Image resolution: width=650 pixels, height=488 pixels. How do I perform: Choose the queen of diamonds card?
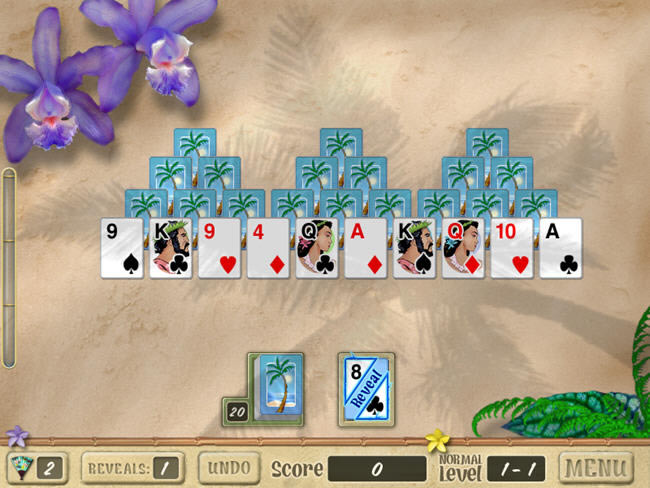click(x=463, y=248)
